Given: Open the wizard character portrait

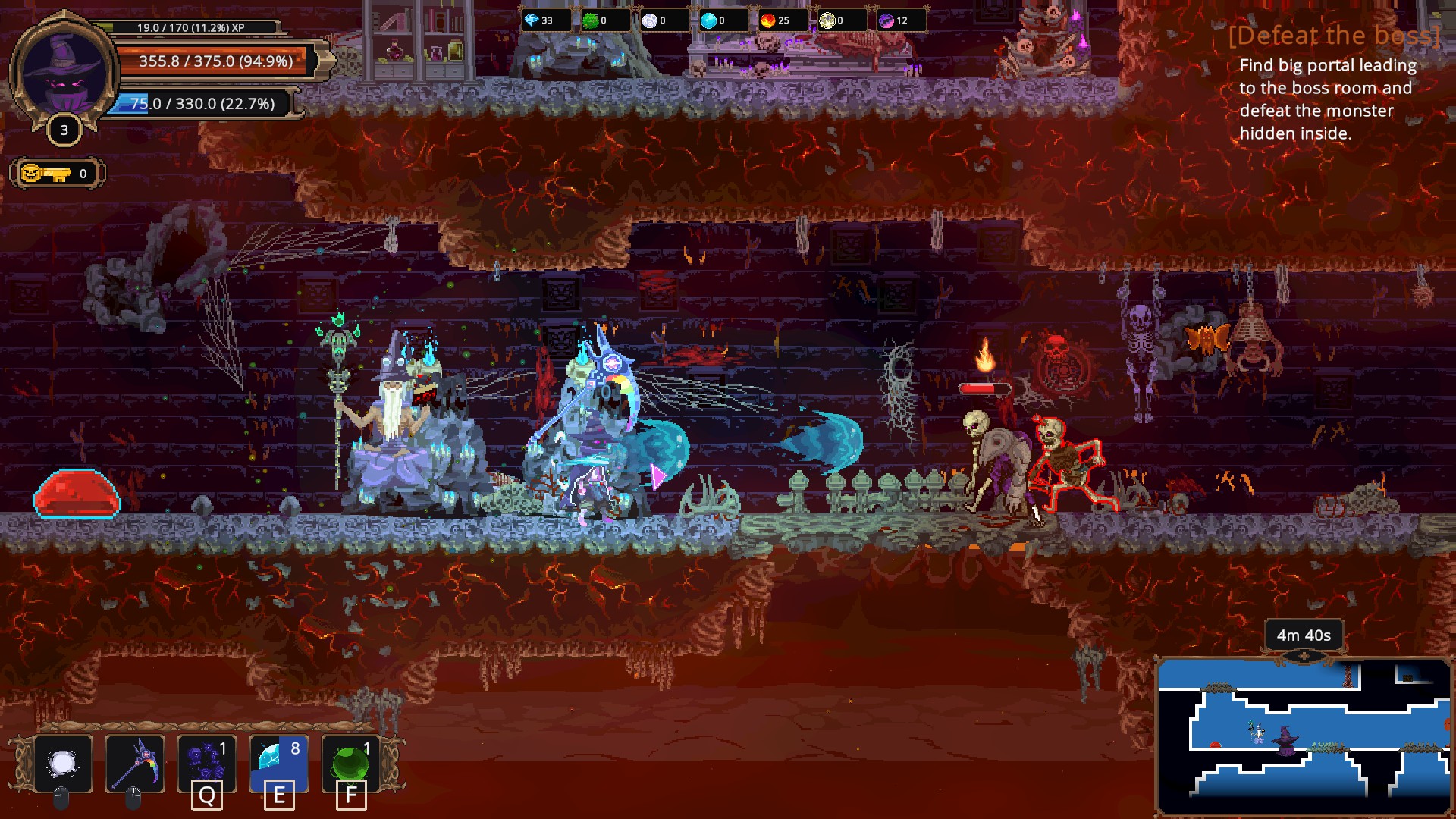Looking at the screenshot, I should click(x=64, y=74).
